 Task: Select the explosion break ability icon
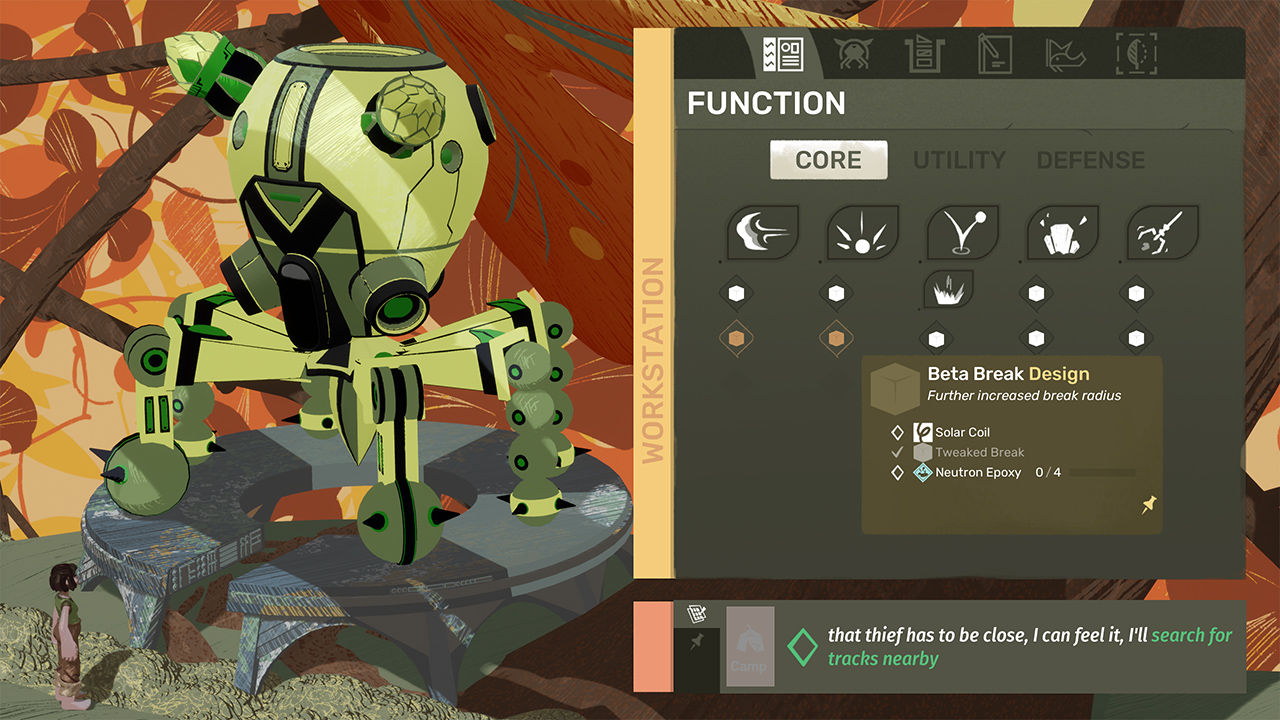pos(863,233)
